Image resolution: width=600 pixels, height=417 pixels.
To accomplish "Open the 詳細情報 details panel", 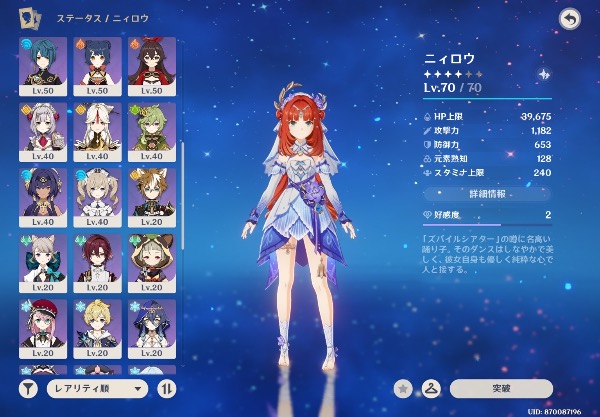I will 485,194.
